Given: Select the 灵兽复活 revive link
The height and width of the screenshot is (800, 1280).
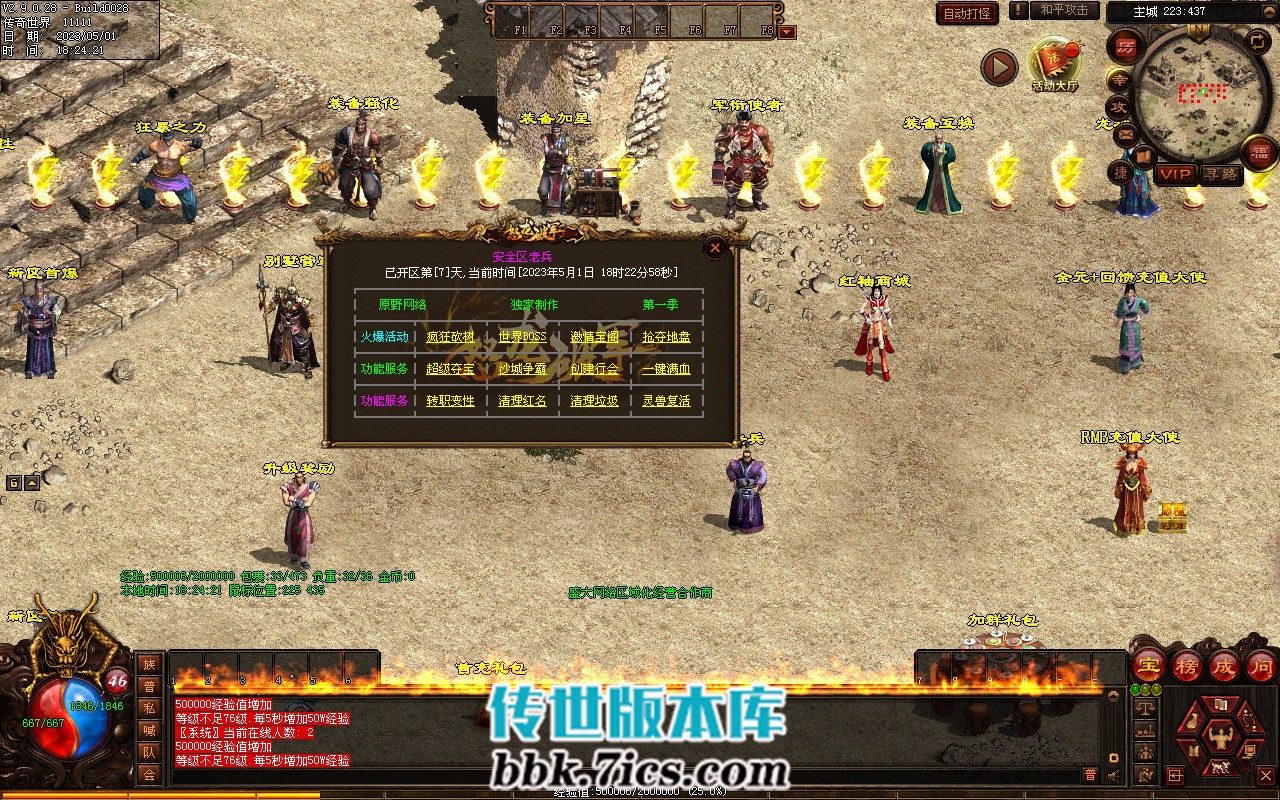Looking at the screenshot, I should [x=666, y=401].
